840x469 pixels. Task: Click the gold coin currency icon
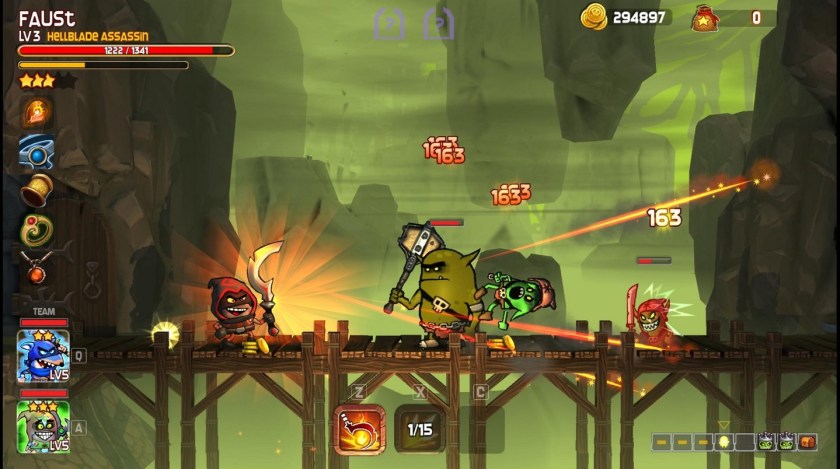point(594,16)
